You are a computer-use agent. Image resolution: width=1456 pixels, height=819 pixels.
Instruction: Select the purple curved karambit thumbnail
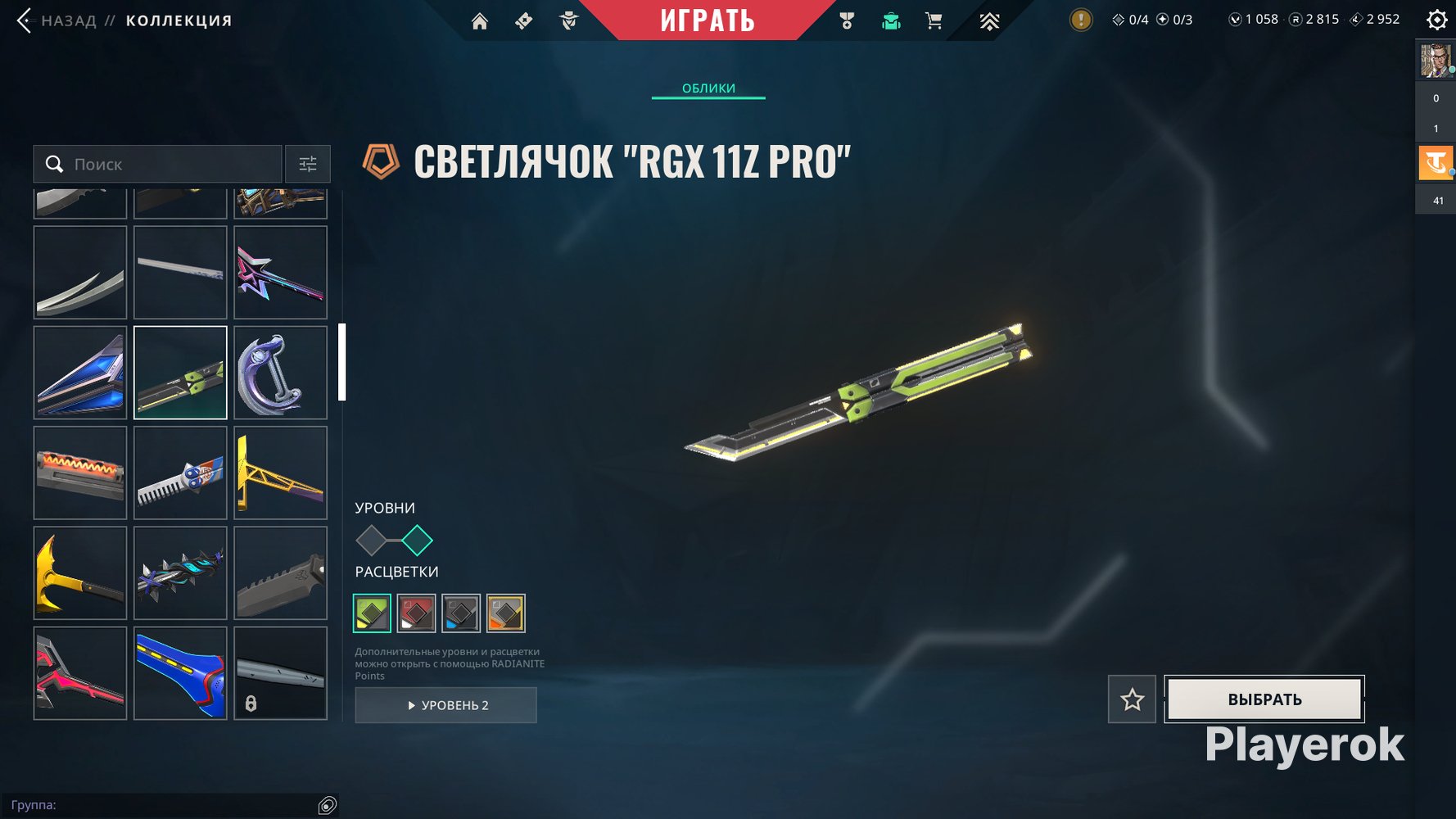click(x=280, y=373)
